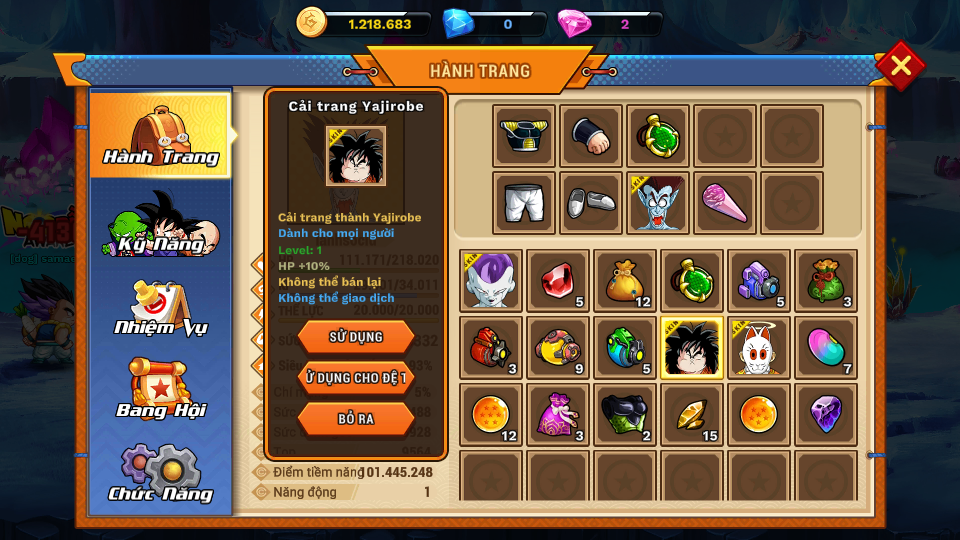Image resolution: width=960 pixels, height=540 pixels.
Task: Select the Bang Hội tab
Action: pyautogui.click(x=161, y=390)
